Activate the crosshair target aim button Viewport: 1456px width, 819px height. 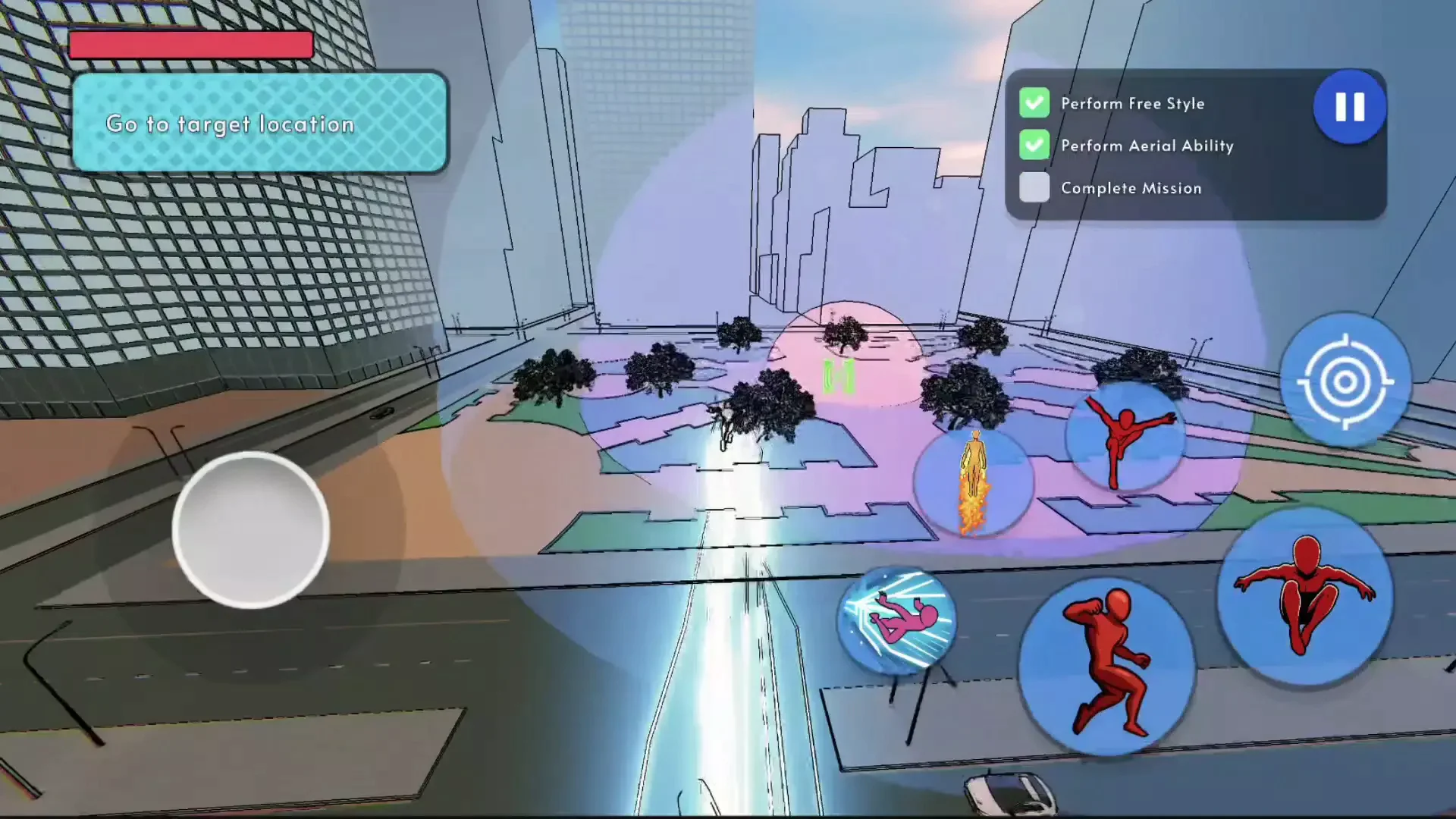pos(1345,381)
